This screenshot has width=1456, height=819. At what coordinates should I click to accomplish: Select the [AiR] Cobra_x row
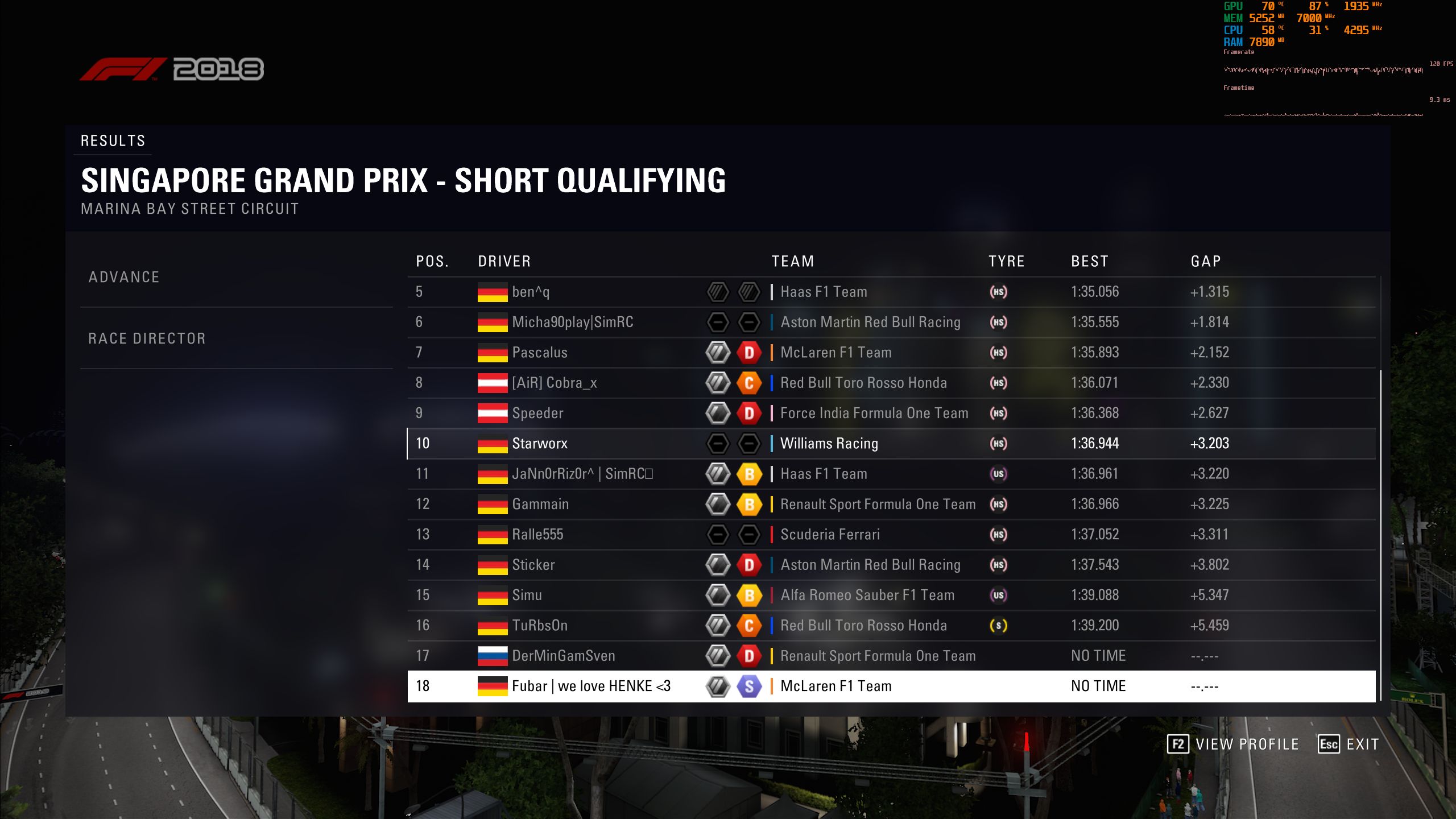coord(891,383)
